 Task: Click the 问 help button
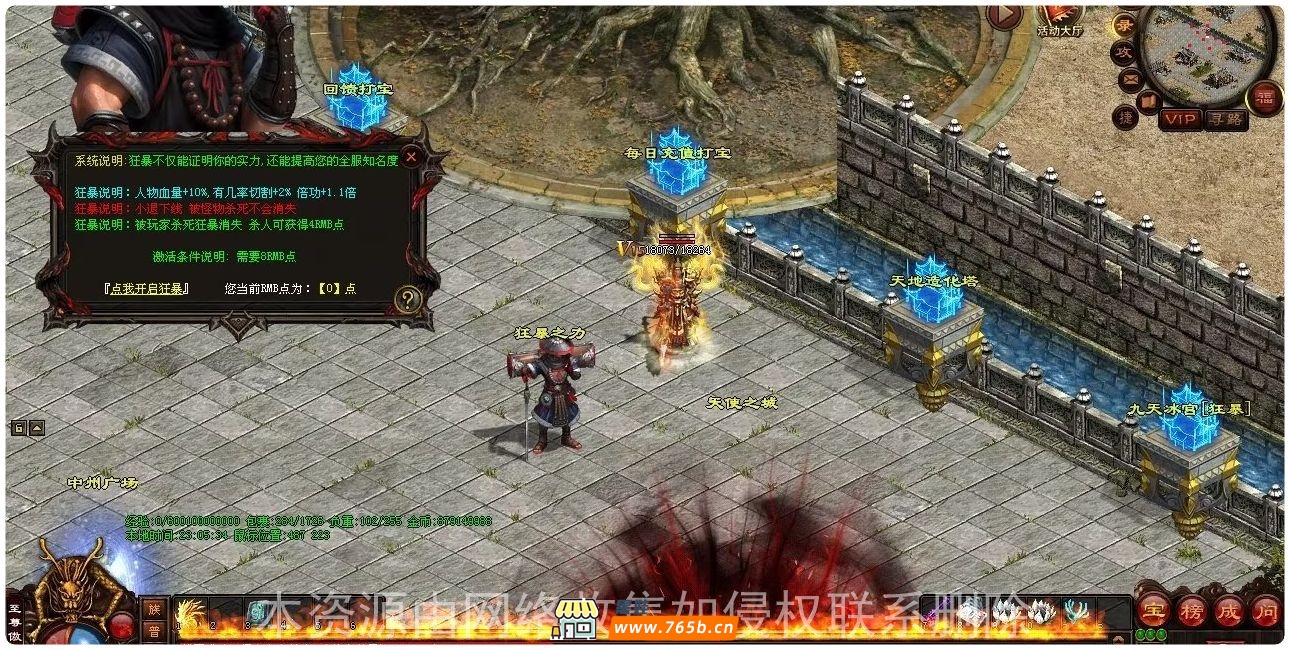1265,609
